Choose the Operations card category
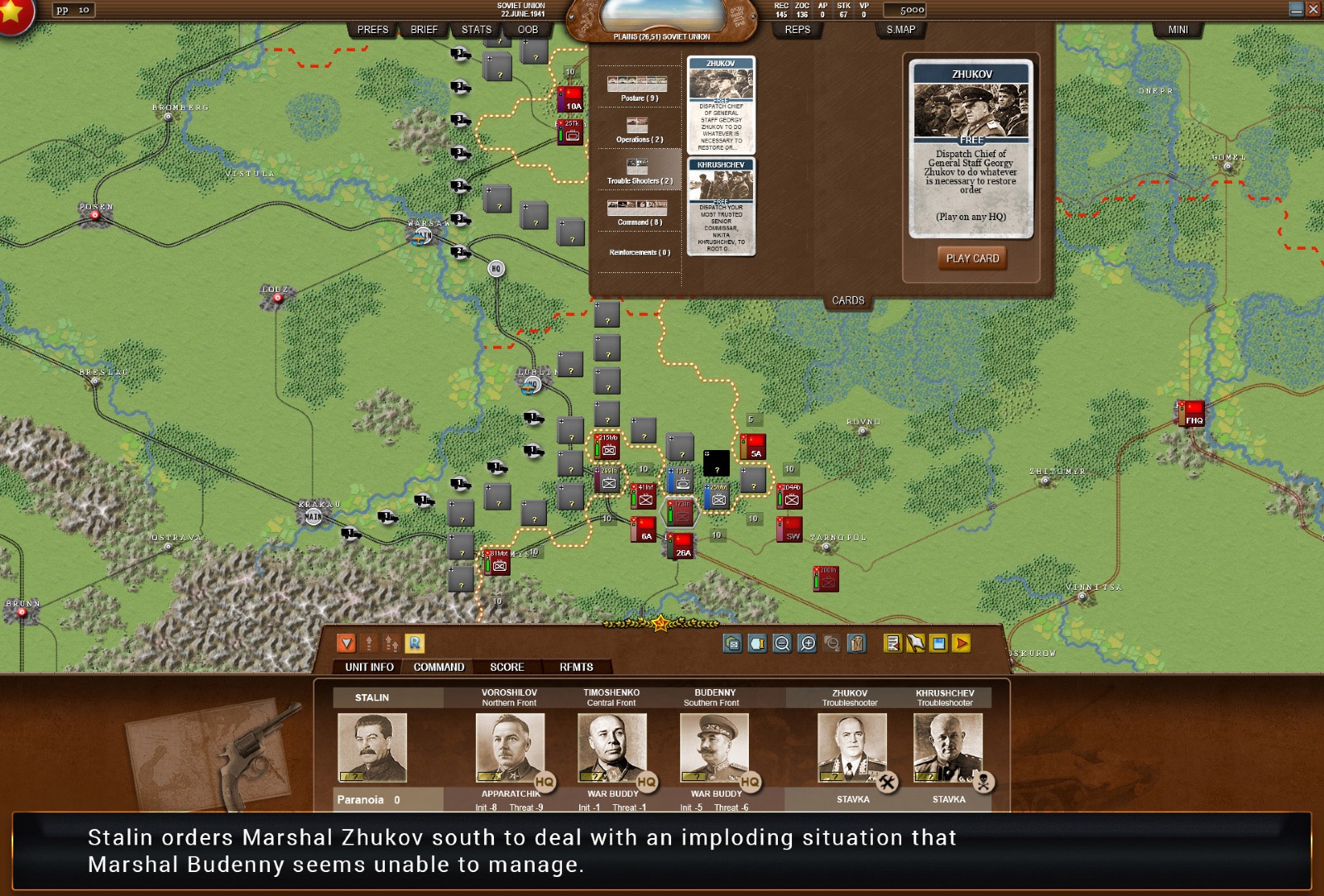Viewport: 1324px width, 896px height. tap(638, 129)
